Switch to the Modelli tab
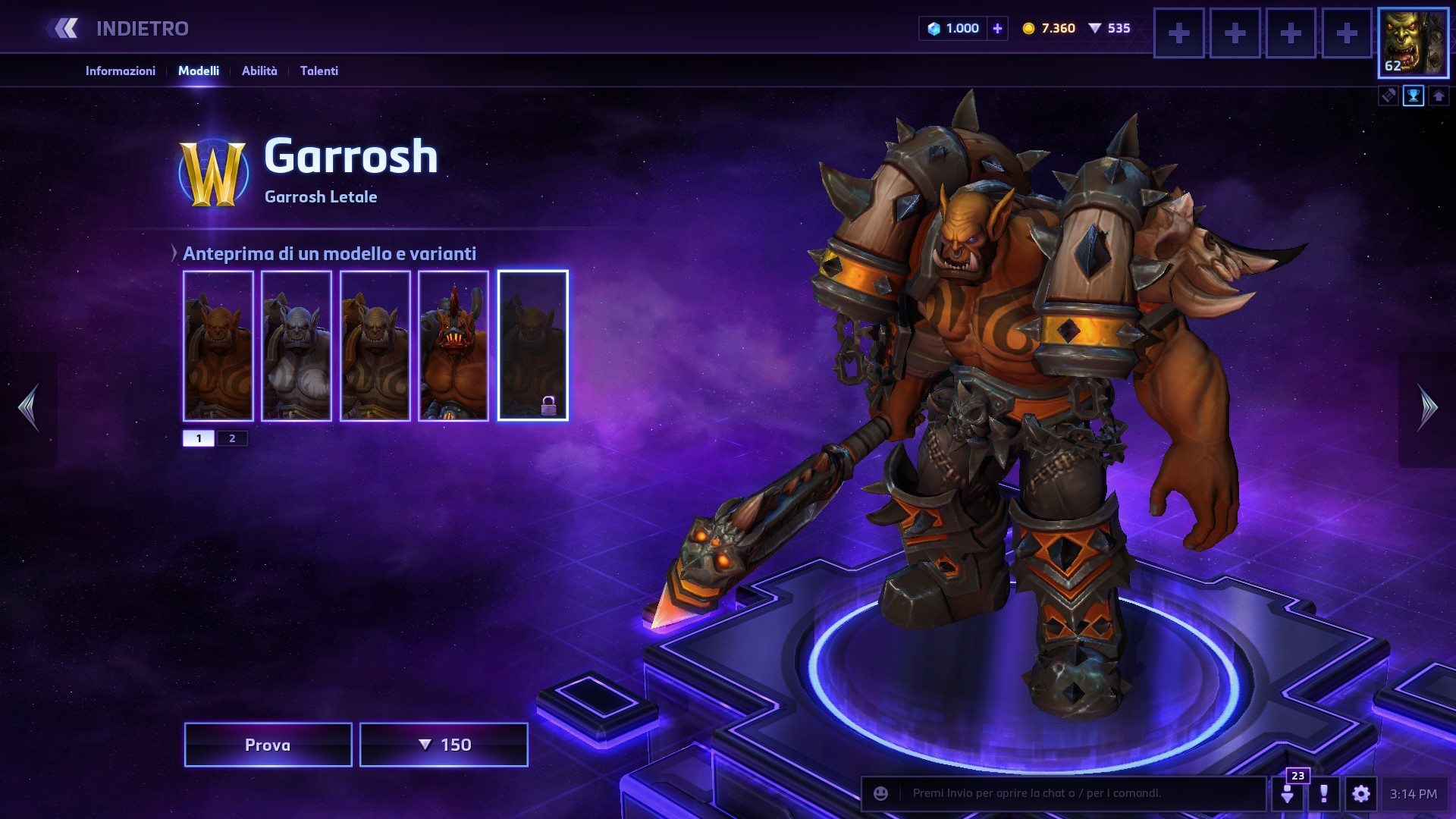Screen dimensions: 1456x819 click(199, 71)
